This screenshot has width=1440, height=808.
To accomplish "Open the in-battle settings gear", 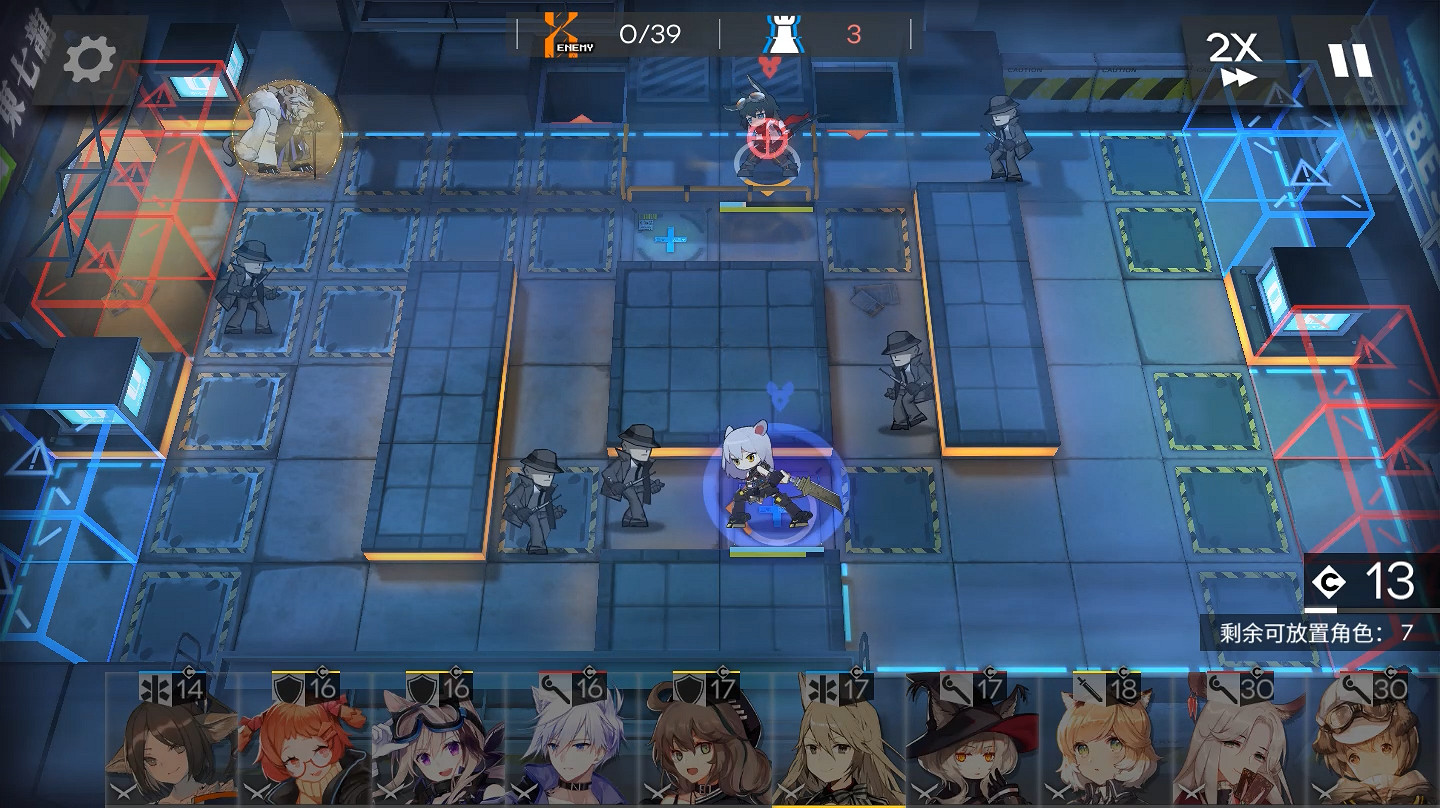I will [88, 57].
